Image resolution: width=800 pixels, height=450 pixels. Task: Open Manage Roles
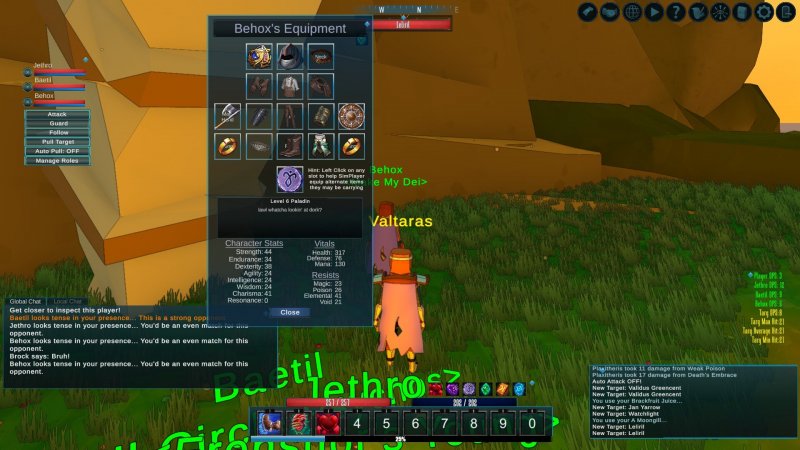[57, 160]
